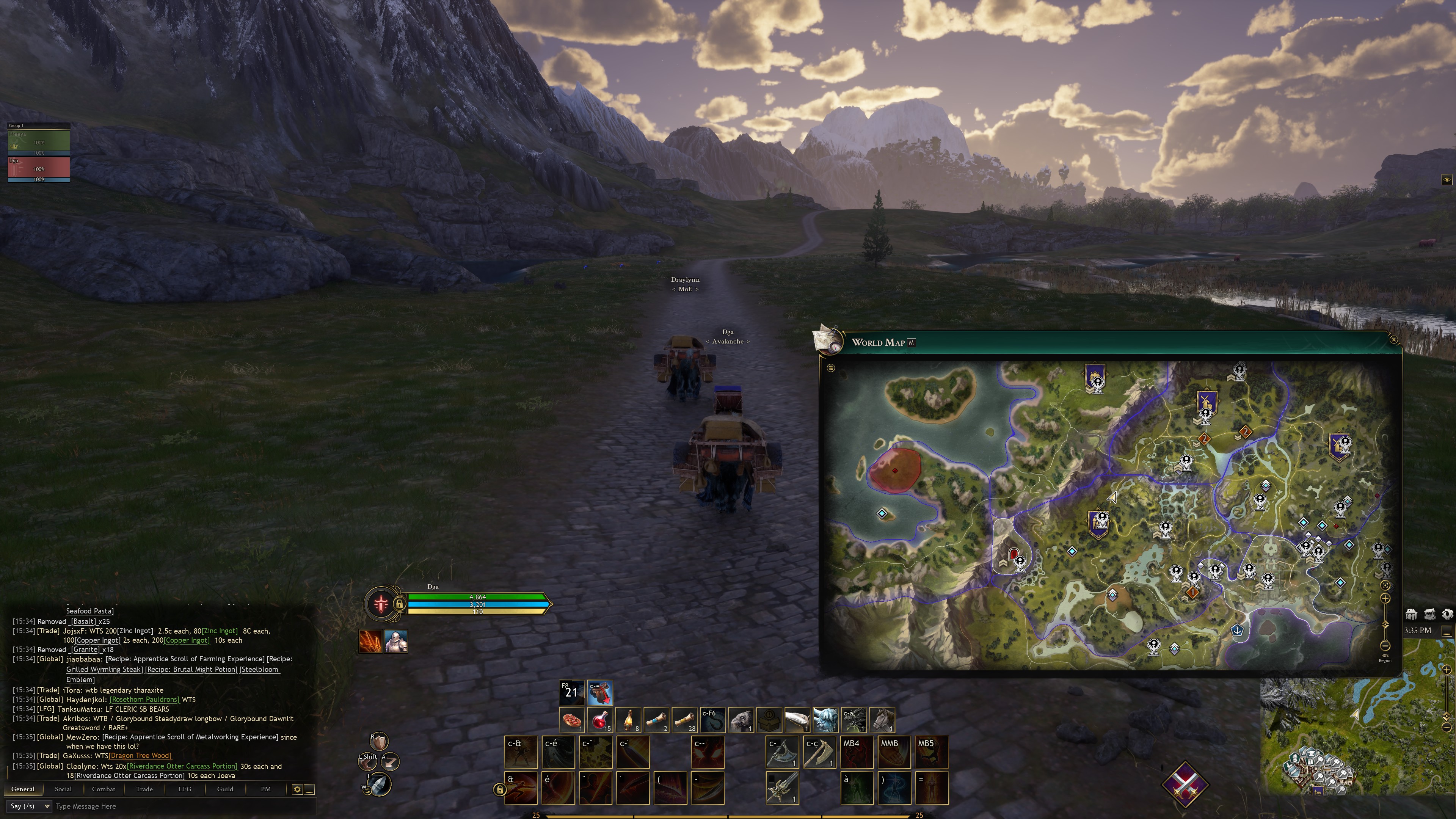Switch to the Trade chat tab
The image size is (1456, 819).
pos(144,789)
